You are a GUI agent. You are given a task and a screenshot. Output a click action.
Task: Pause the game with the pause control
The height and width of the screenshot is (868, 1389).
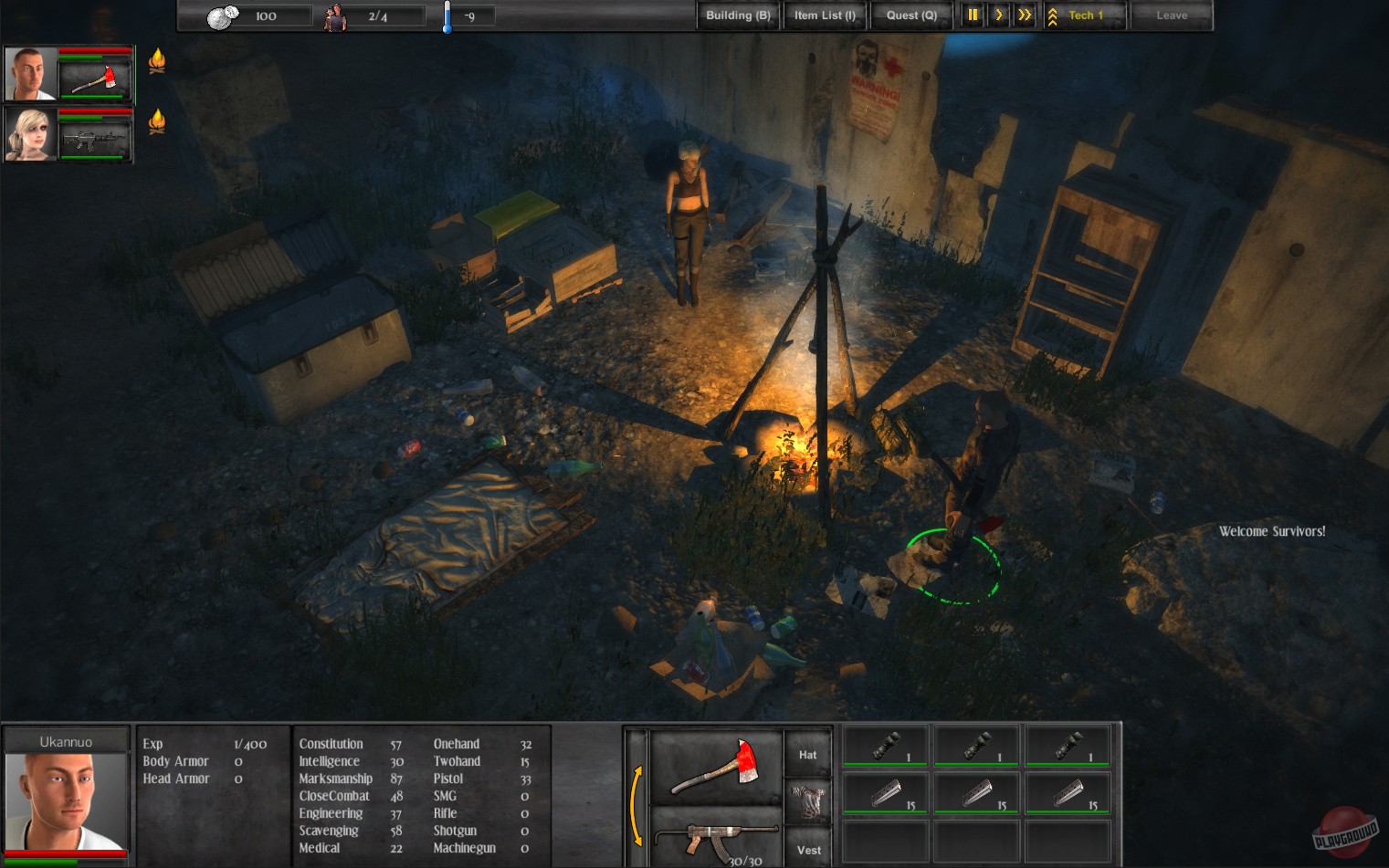pyautogui.click(x=972, y=15)
